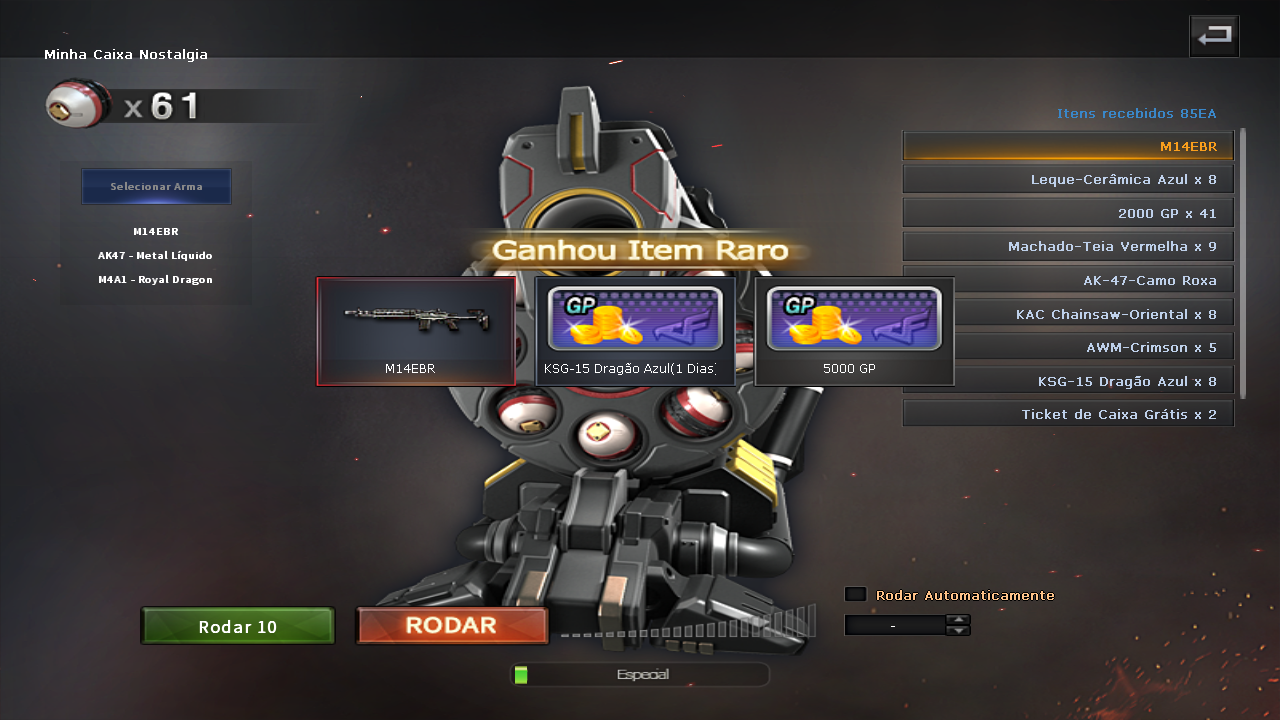Screen dimensions: 1280x720
Task: Choose Machado-Teia Vermelha x 9 entry
Action: click(x=1068, y=247)
